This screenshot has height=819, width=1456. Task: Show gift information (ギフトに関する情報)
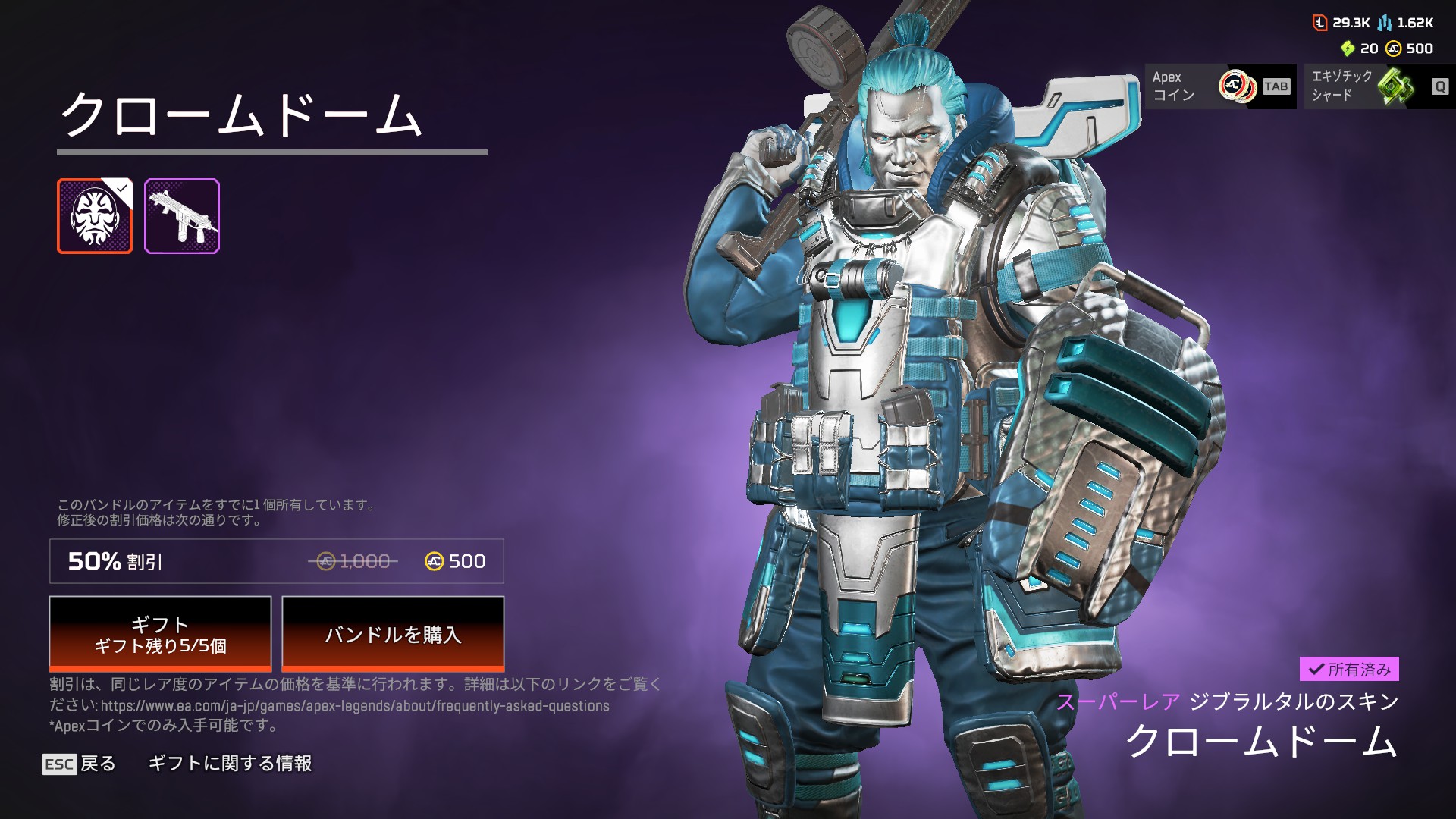[x=230, y=764]
